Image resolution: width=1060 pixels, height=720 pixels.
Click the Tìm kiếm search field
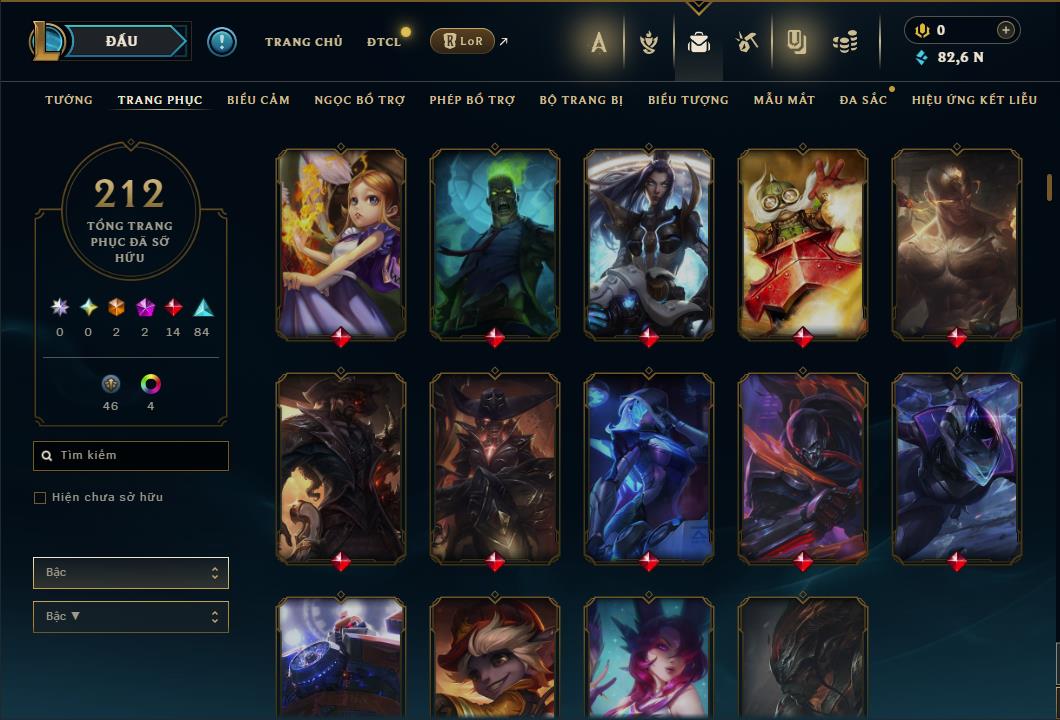131,456
